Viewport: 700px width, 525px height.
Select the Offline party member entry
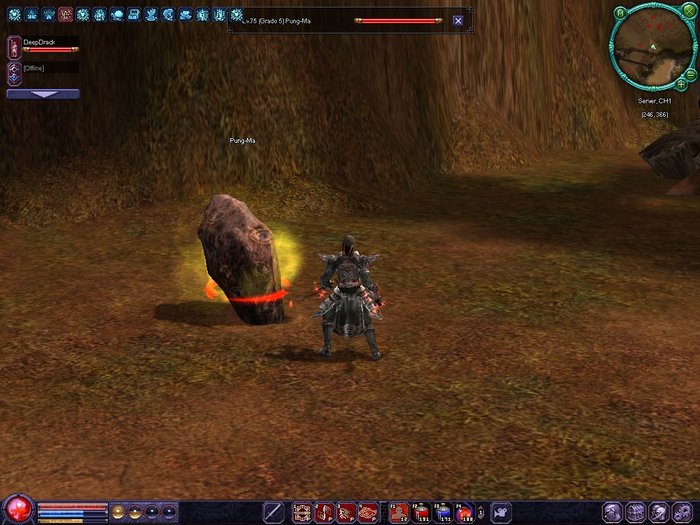point(14,70)
